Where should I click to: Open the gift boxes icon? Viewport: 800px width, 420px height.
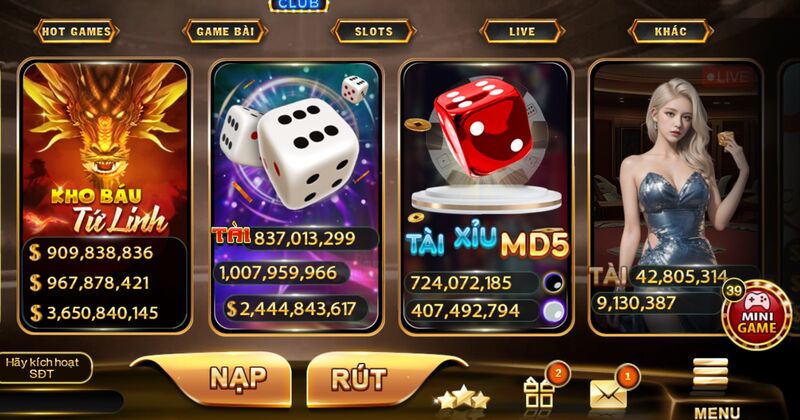[540, 392]
